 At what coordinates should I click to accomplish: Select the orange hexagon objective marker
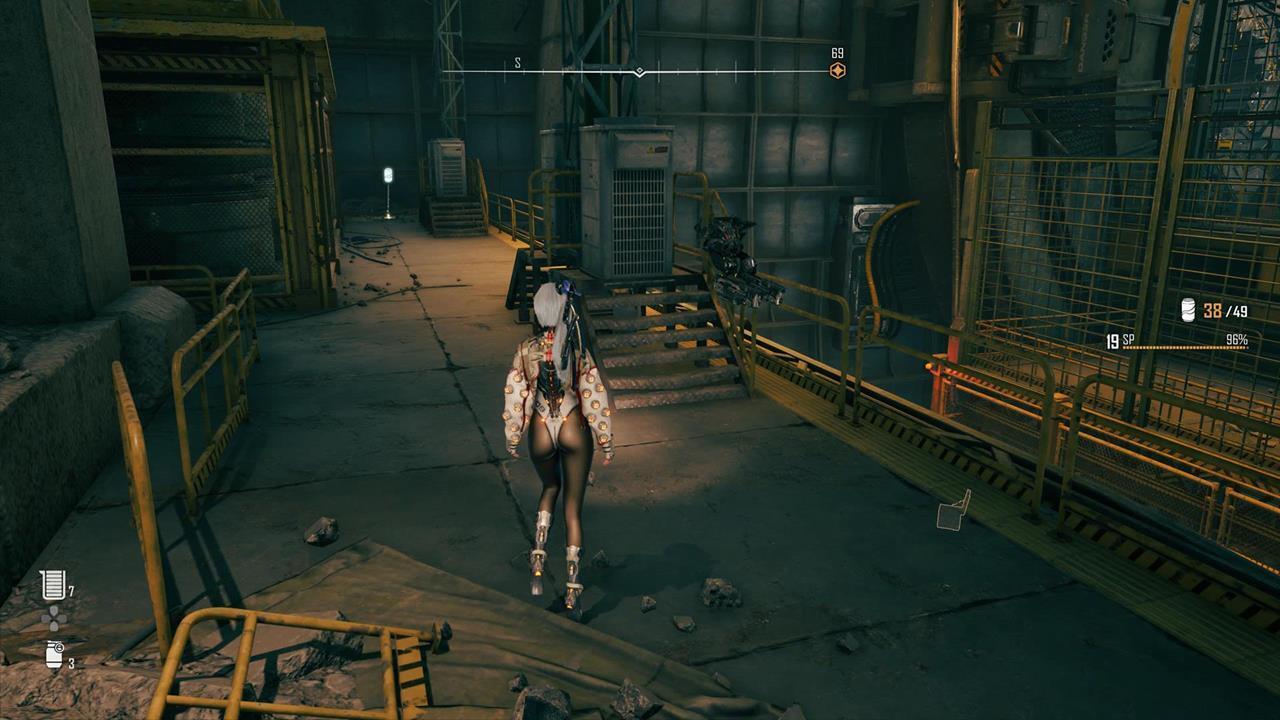click(x=838, y=70)
